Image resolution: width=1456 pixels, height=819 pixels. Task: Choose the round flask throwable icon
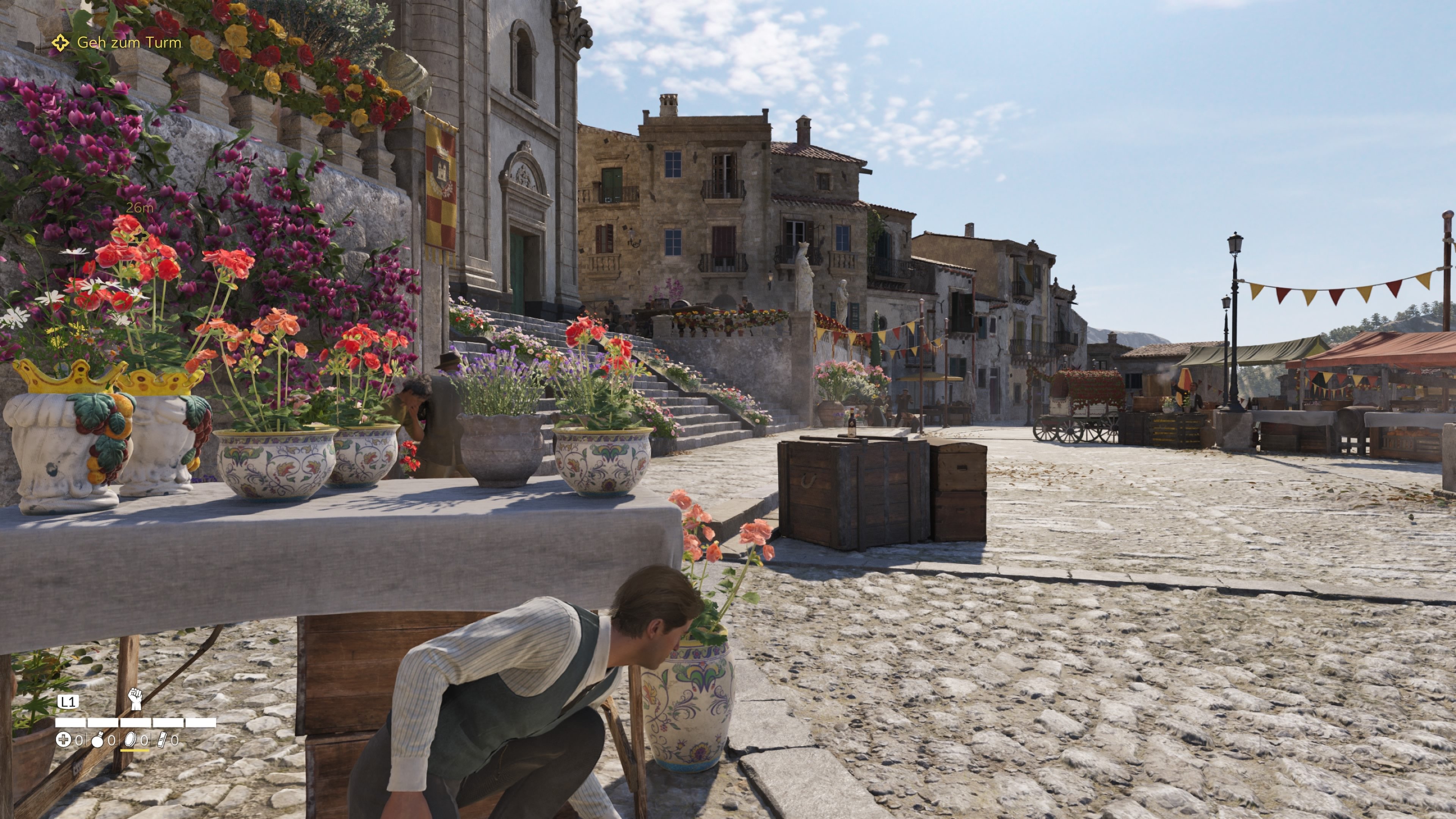97,740
